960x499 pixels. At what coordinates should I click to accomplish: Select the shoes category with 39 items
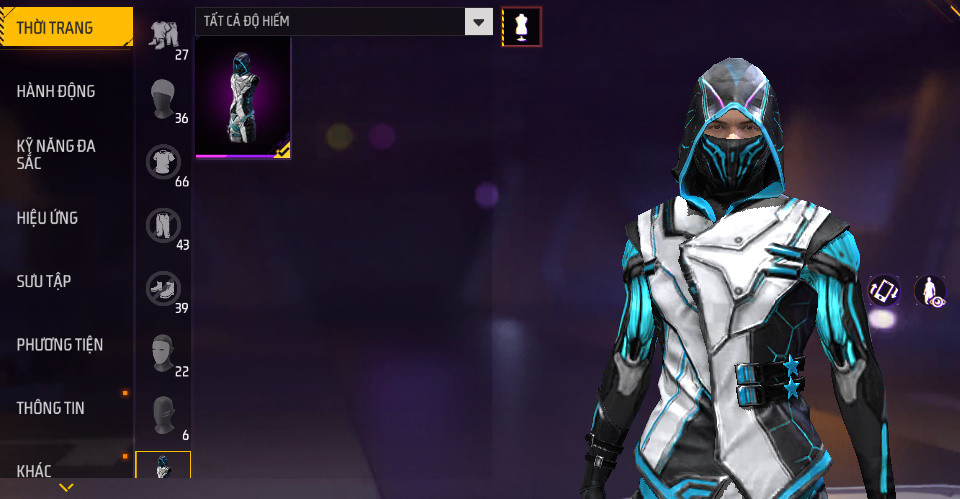164,290
